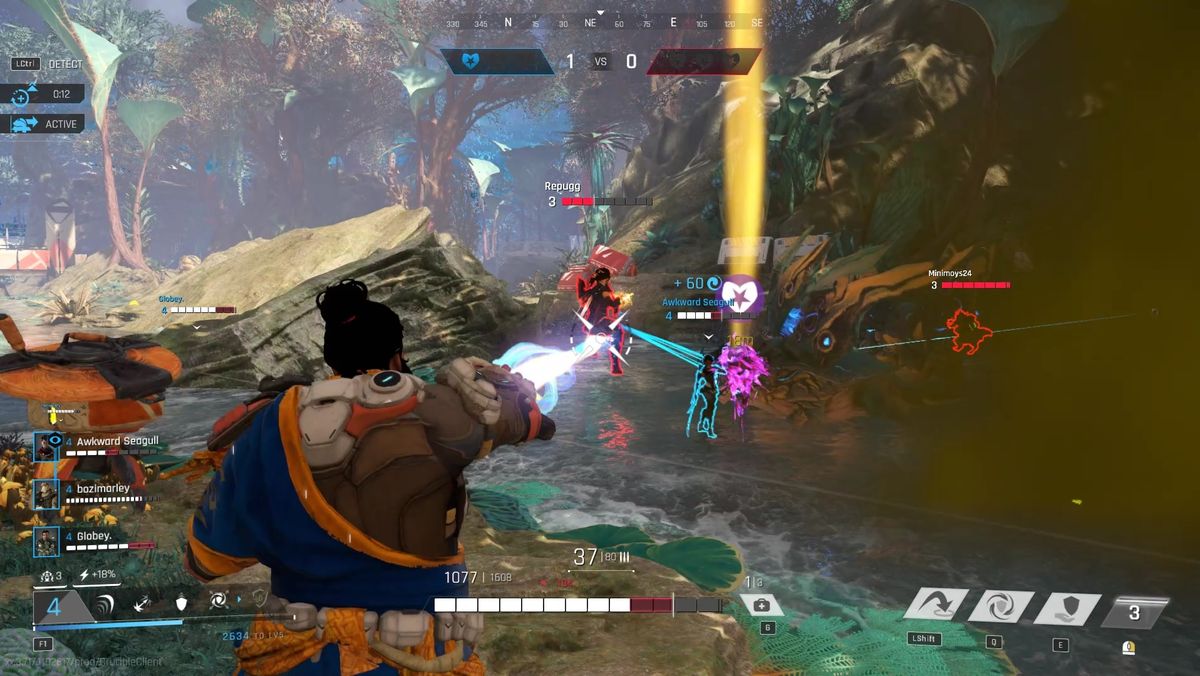The height and width of the screenshot is (676, 1200).
Task: Select Globey's teammate portrait
Action: coord(46,542)
